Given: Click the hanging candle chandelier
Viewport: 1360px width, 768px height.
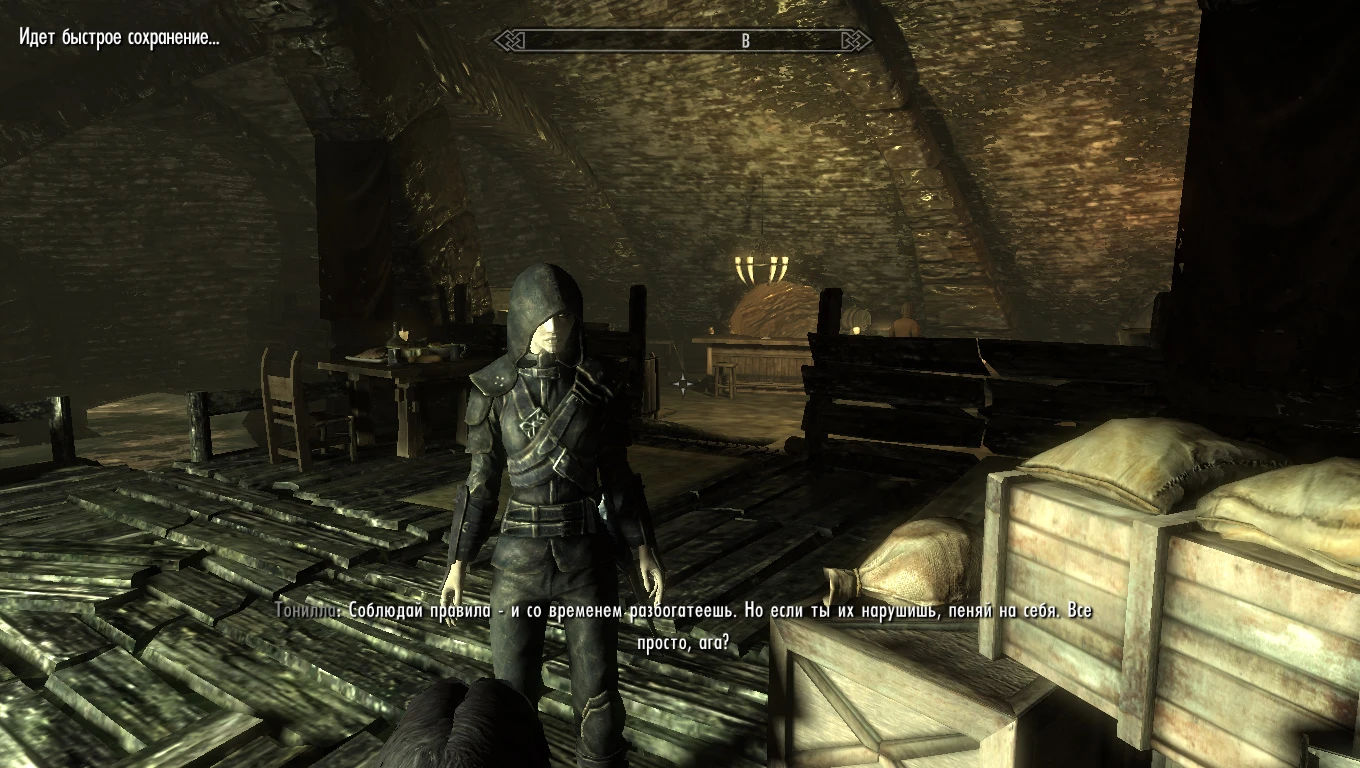Looking at the screenshot, I should pos(763,262).
